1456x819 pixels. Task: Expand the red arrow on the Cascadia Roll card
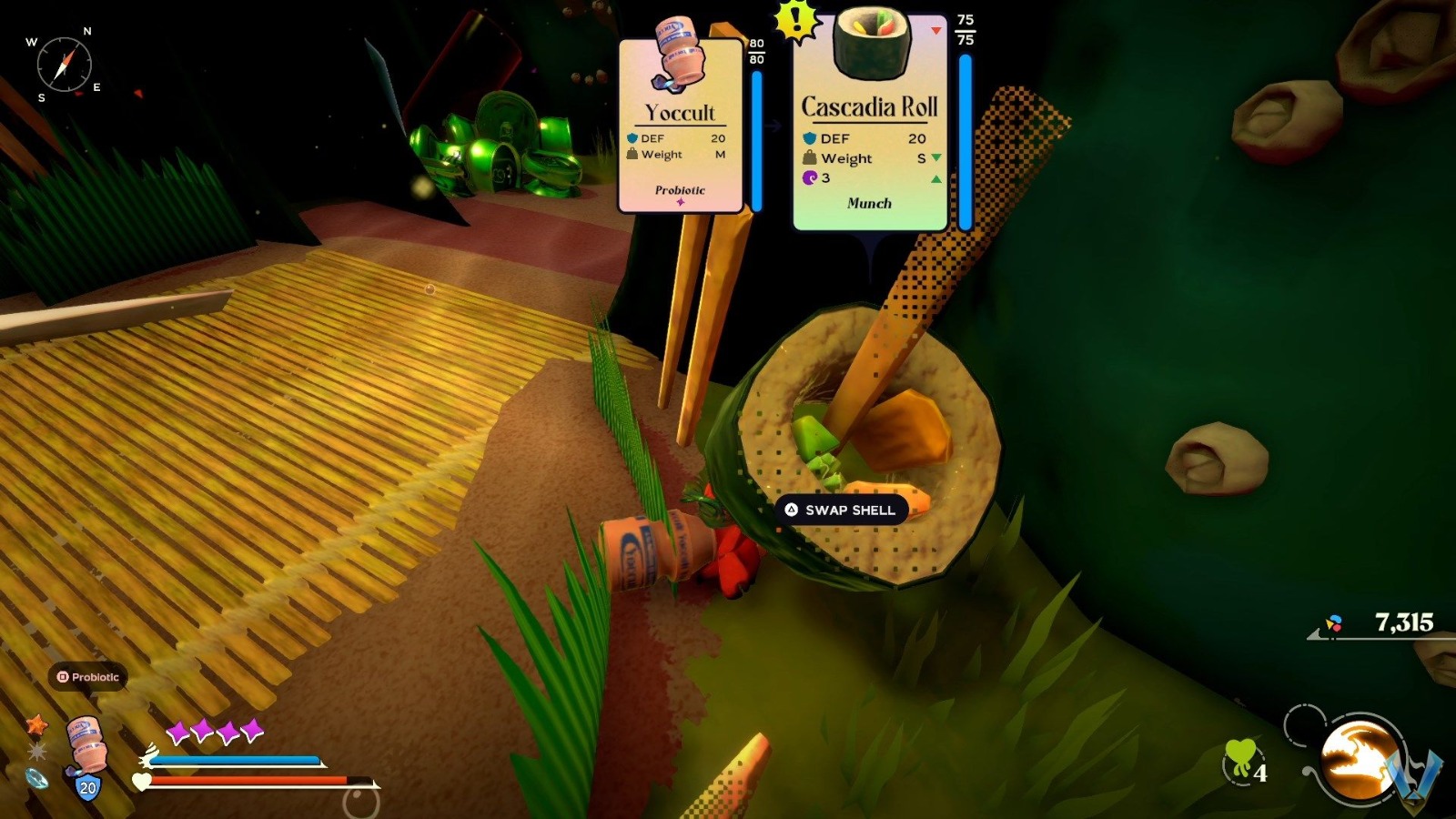(936, 30)
